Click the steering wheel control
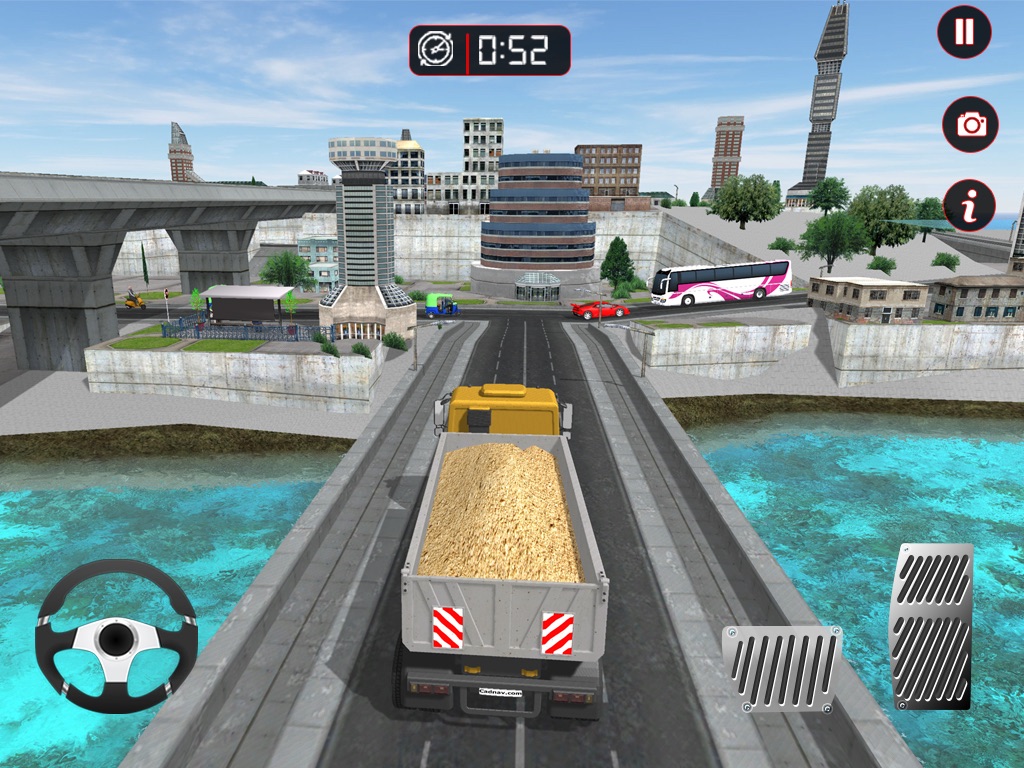The image size is (1024, 768). [x=116, y=636]
